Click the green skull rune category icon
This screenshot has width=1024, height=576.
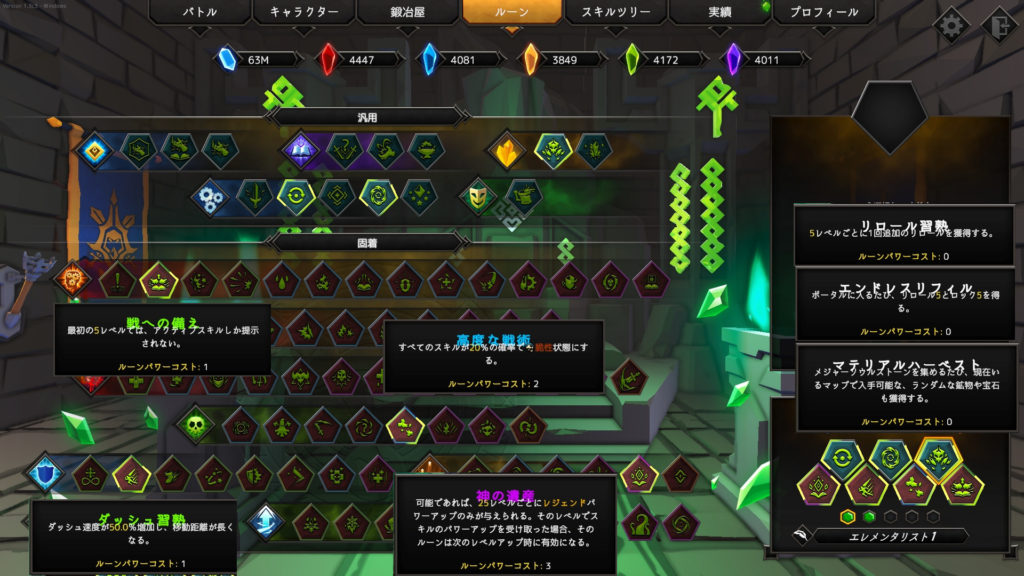[195, 425]
